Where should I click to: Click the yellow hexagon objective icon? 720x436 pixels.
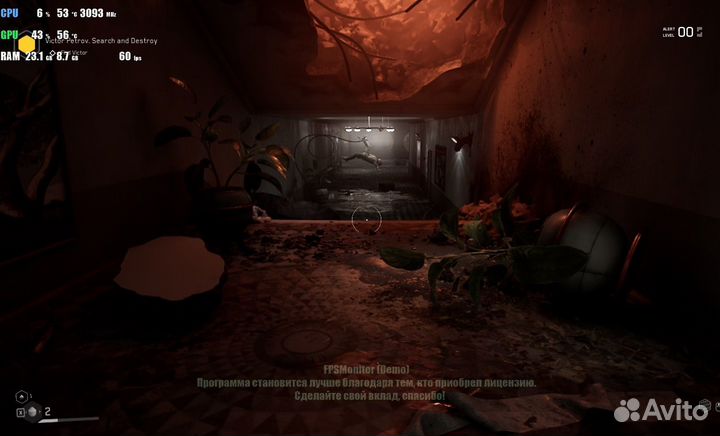pos(28,44)
